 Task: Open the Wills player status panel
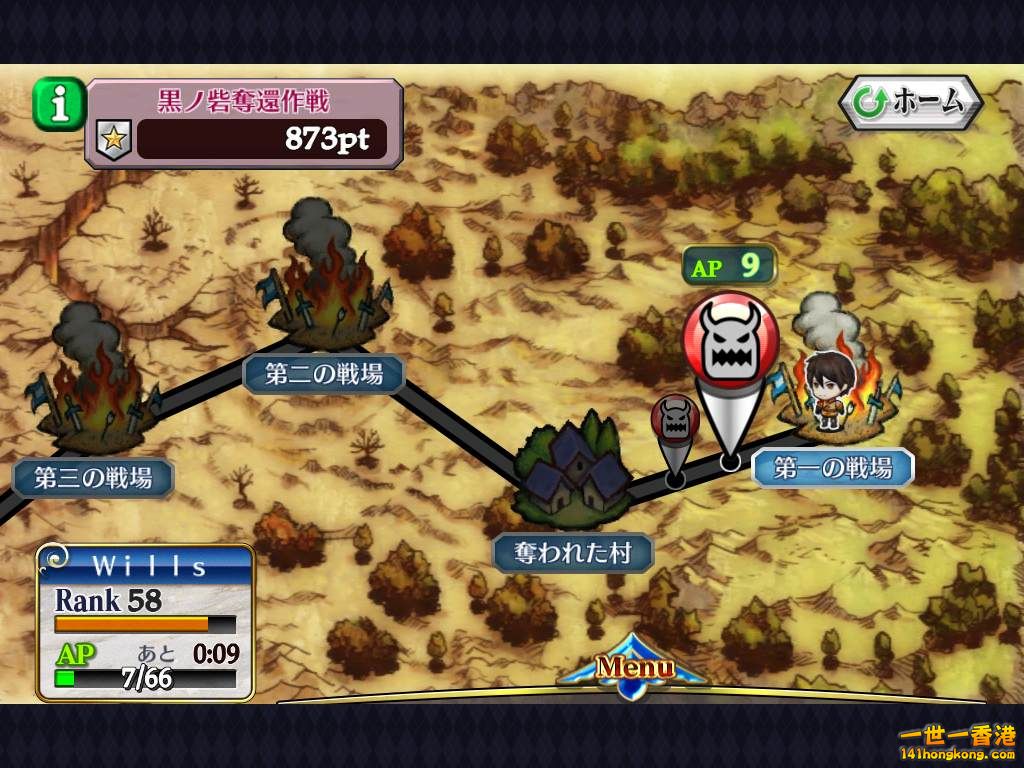(x=145, y=621)
